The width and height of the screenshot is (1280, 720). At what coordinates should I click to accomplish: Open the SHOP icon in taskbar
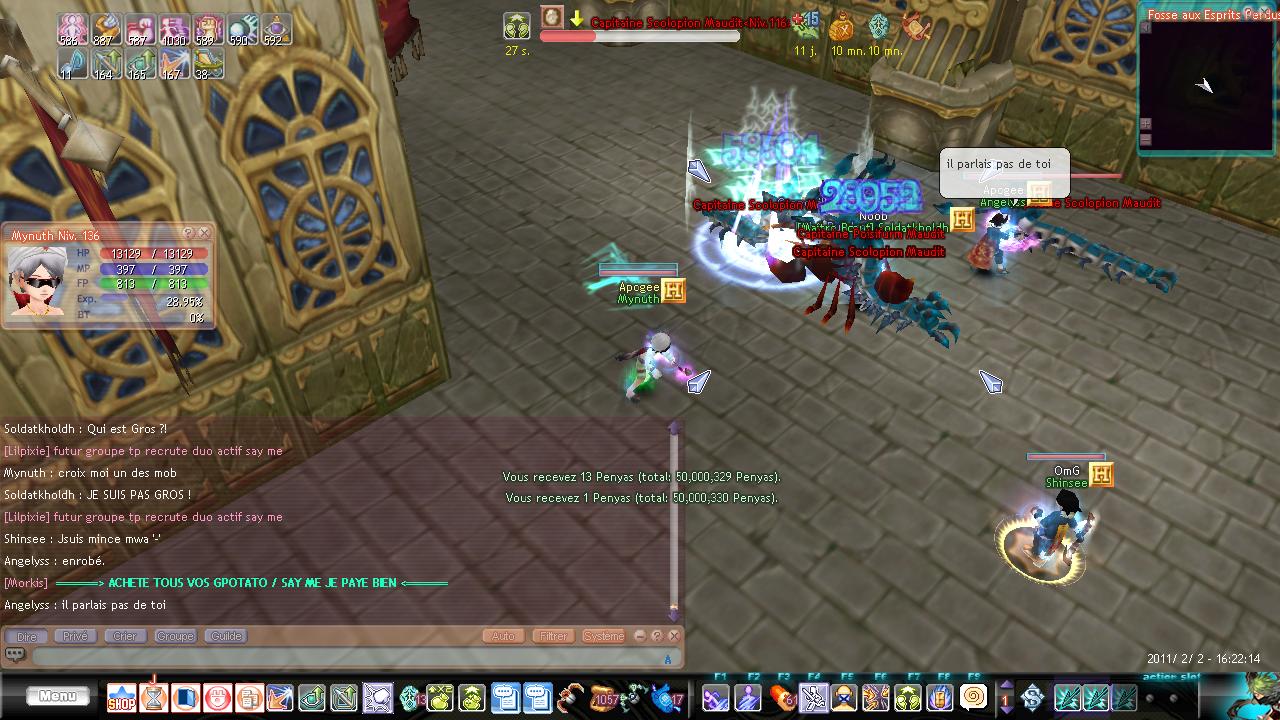(121, 697)
